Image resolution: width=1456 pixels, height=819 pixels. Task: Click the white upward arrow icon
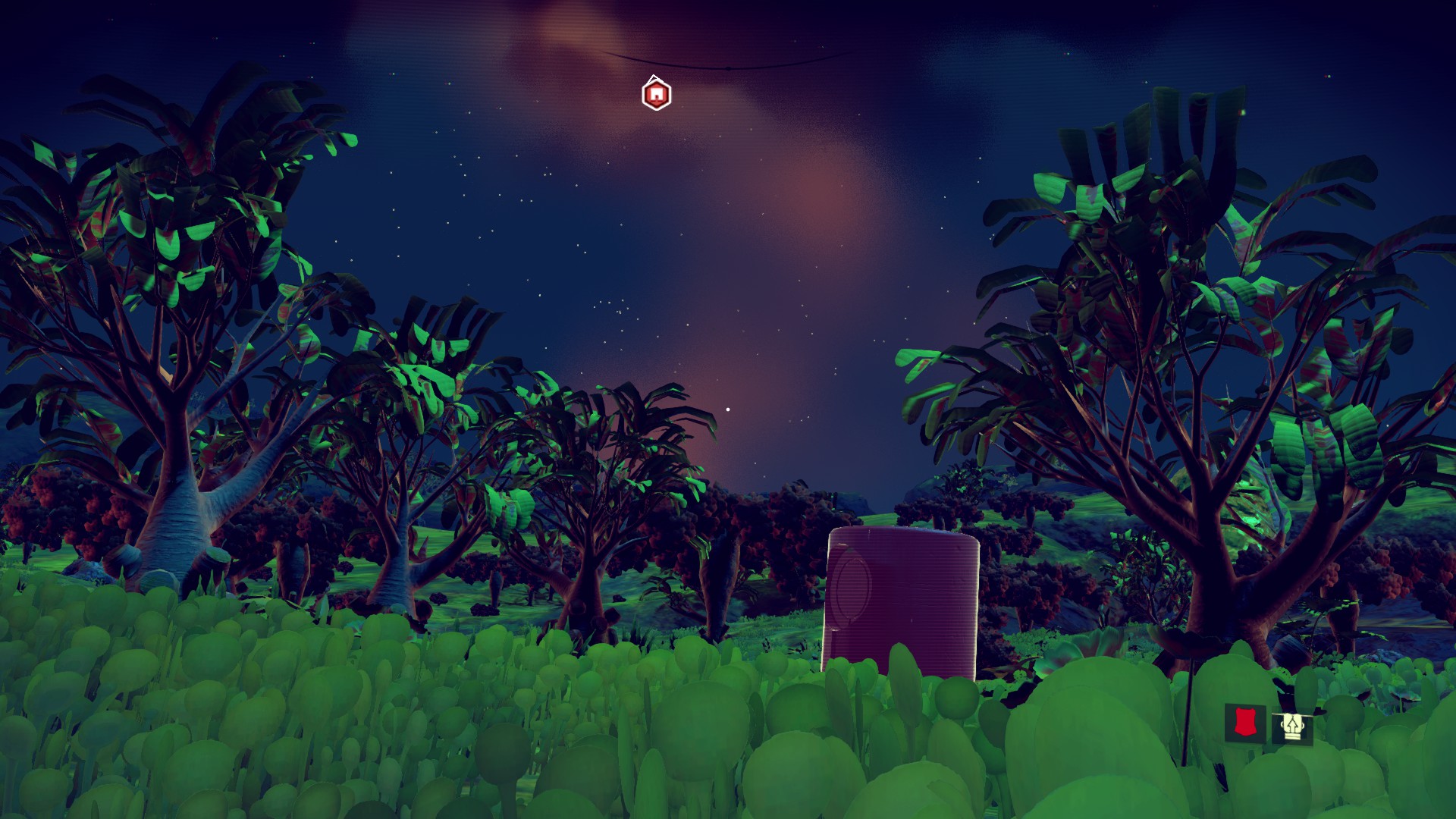coord(1291,727)
